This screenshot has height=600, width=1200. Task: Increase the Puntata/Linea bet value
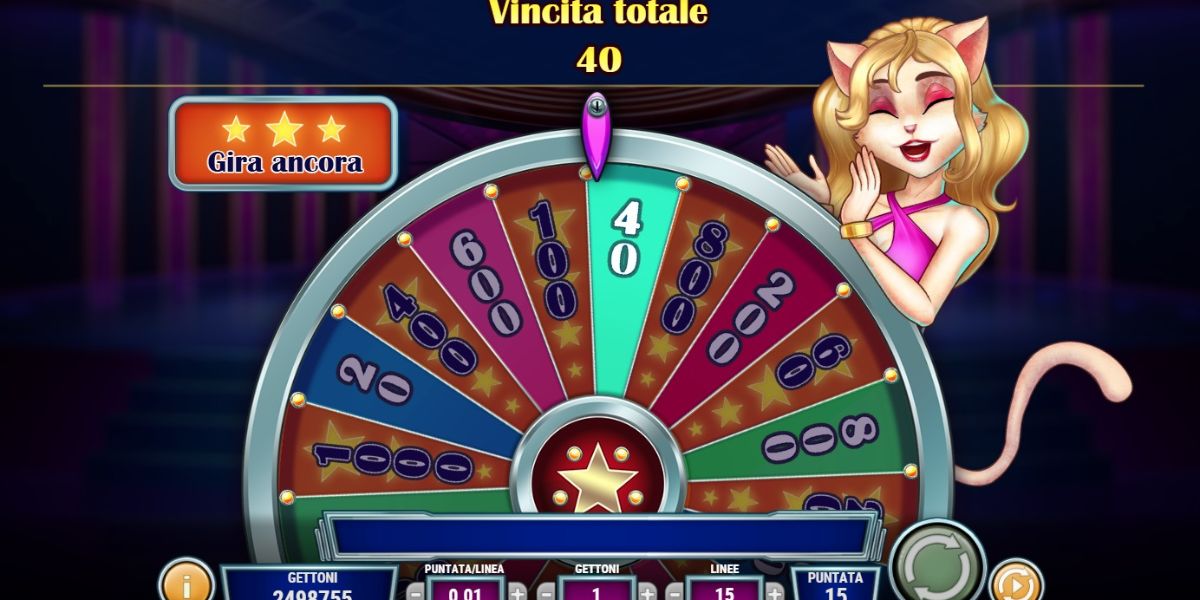click(x=516, y=591)
